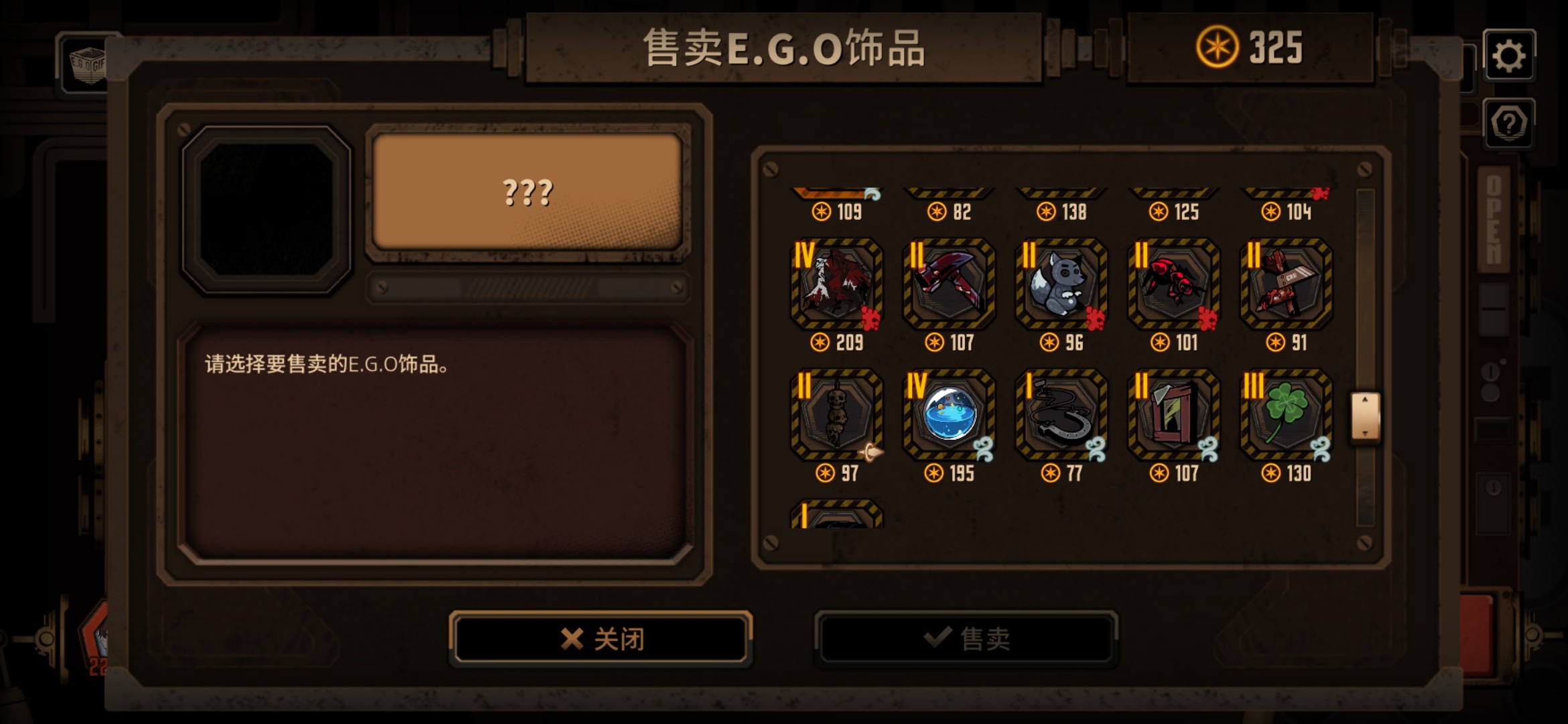
Task: Select the guillotine book trinket priced 107
Action: point(1172,417)
